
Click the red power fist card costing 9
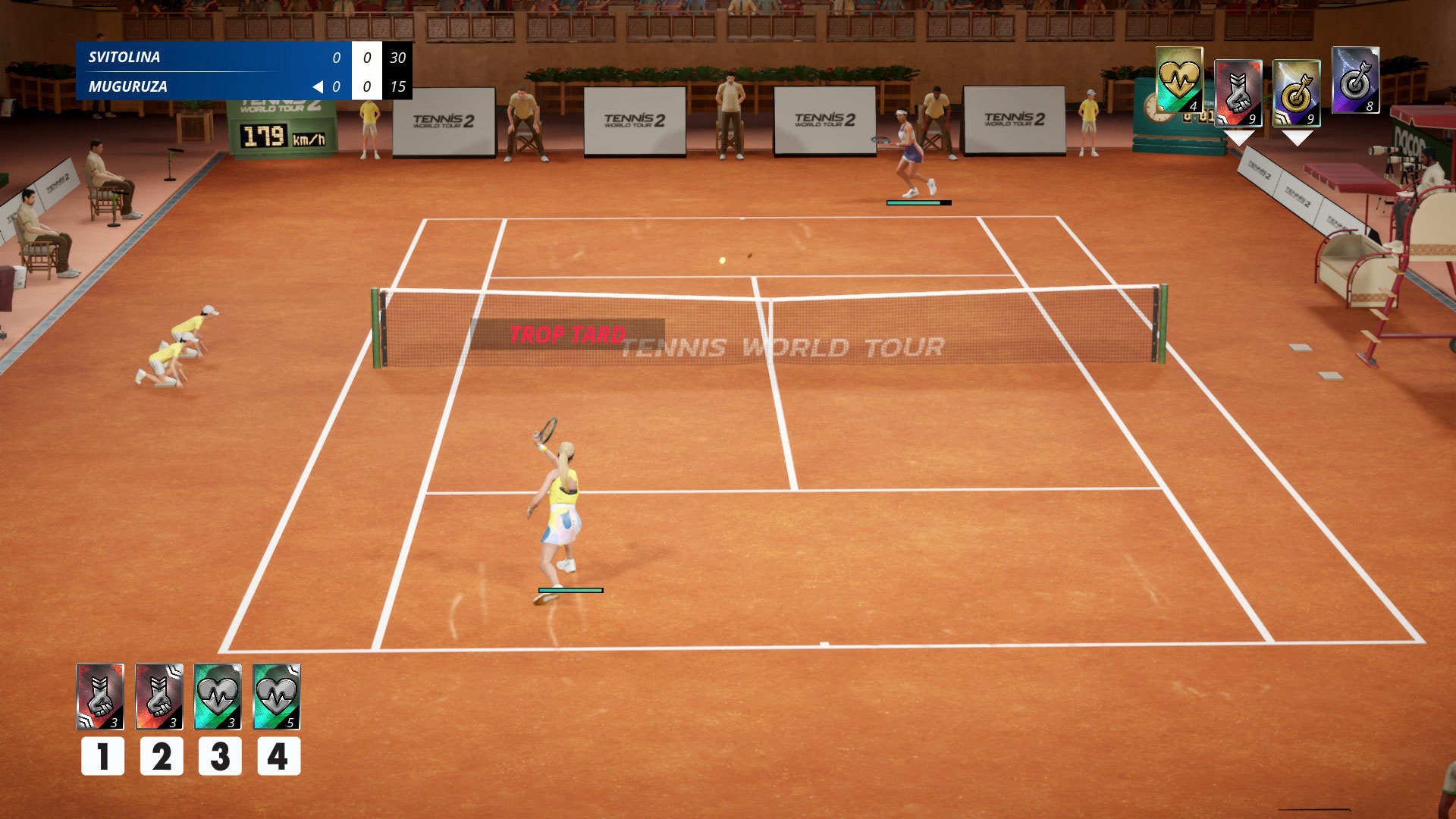(1238, 93)
